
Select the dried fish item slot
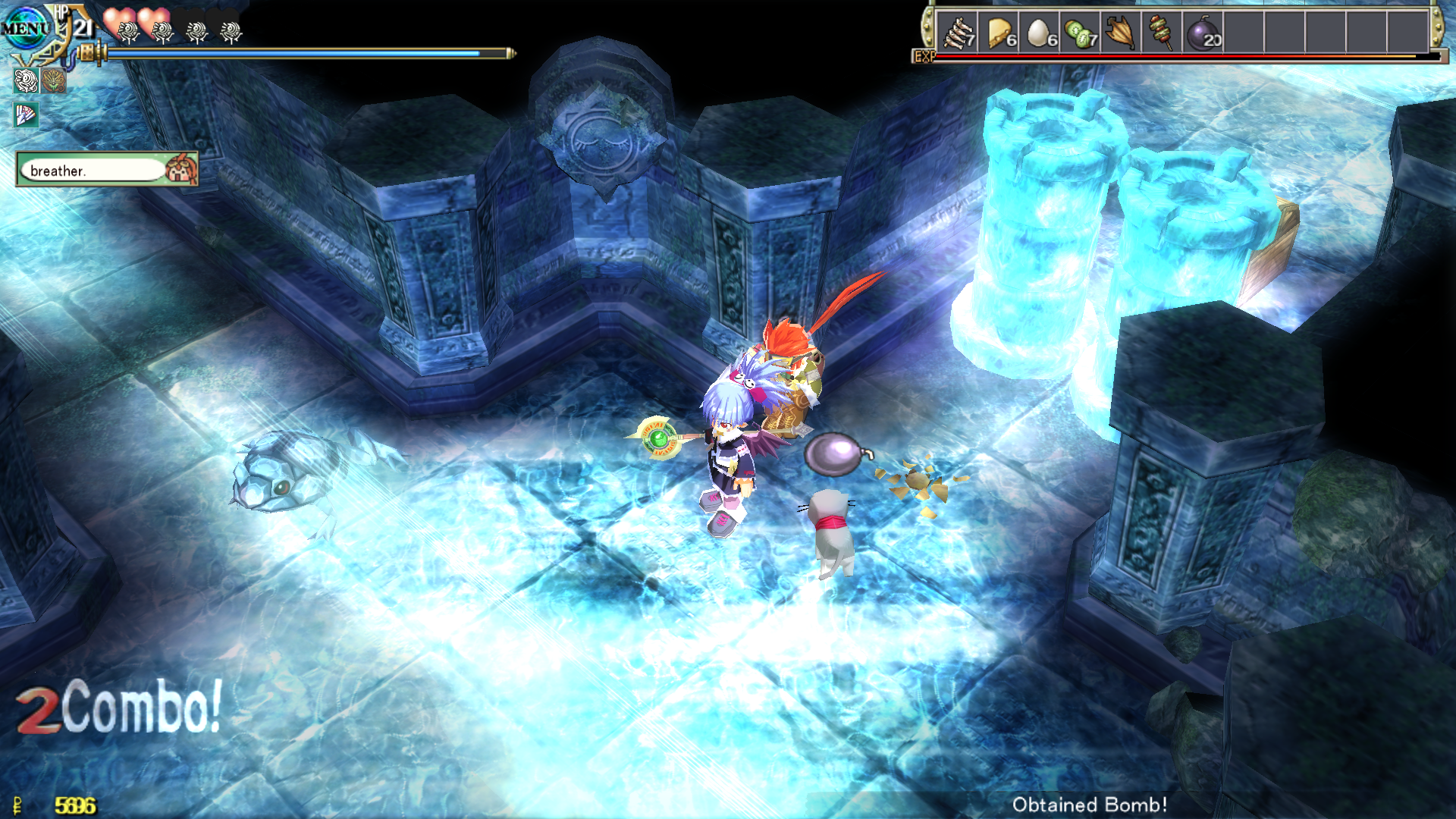[x=957, y=33]
